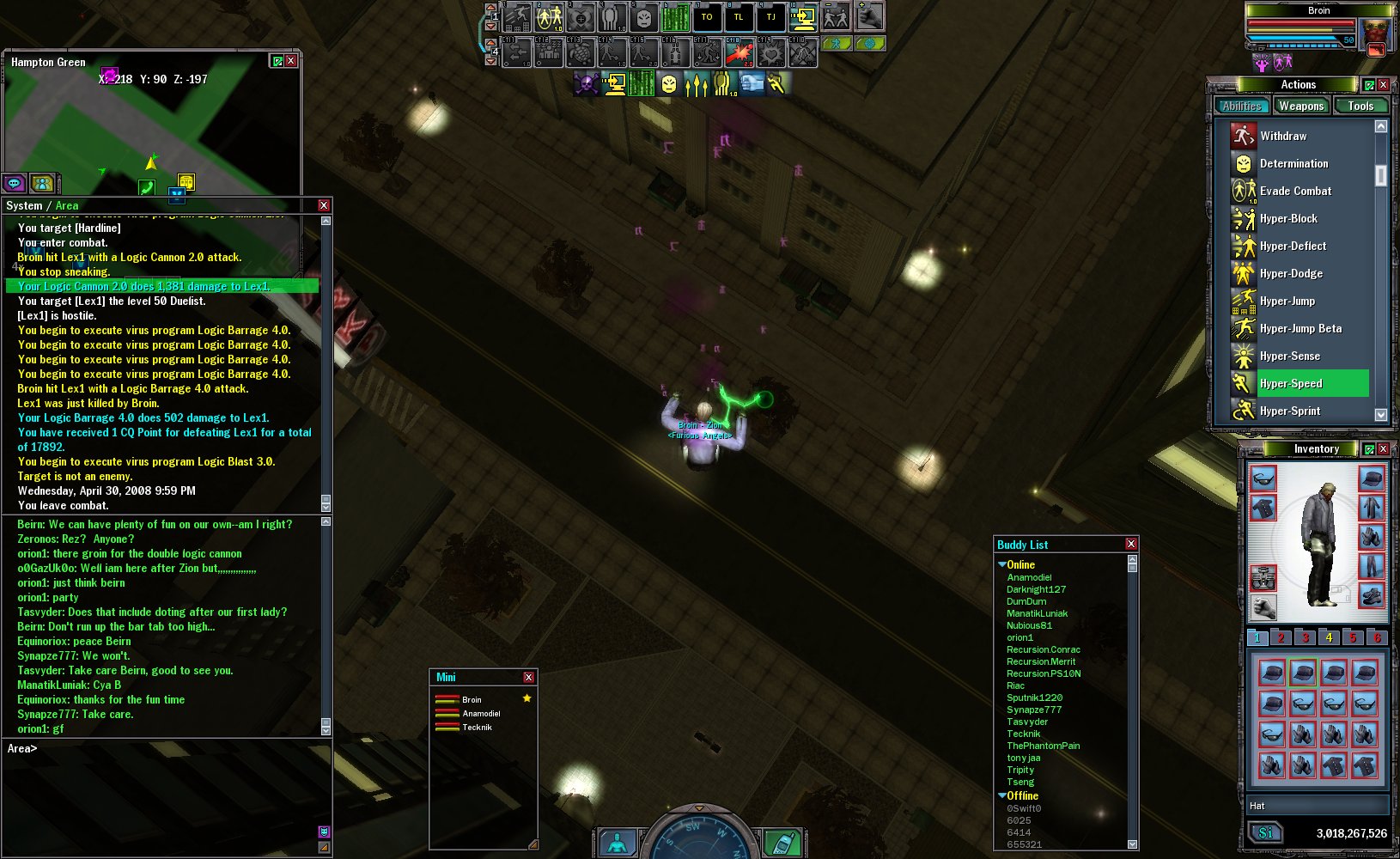
Task: Choose Hyper-Jump Beta from the list
Action: coord(1300,329)
